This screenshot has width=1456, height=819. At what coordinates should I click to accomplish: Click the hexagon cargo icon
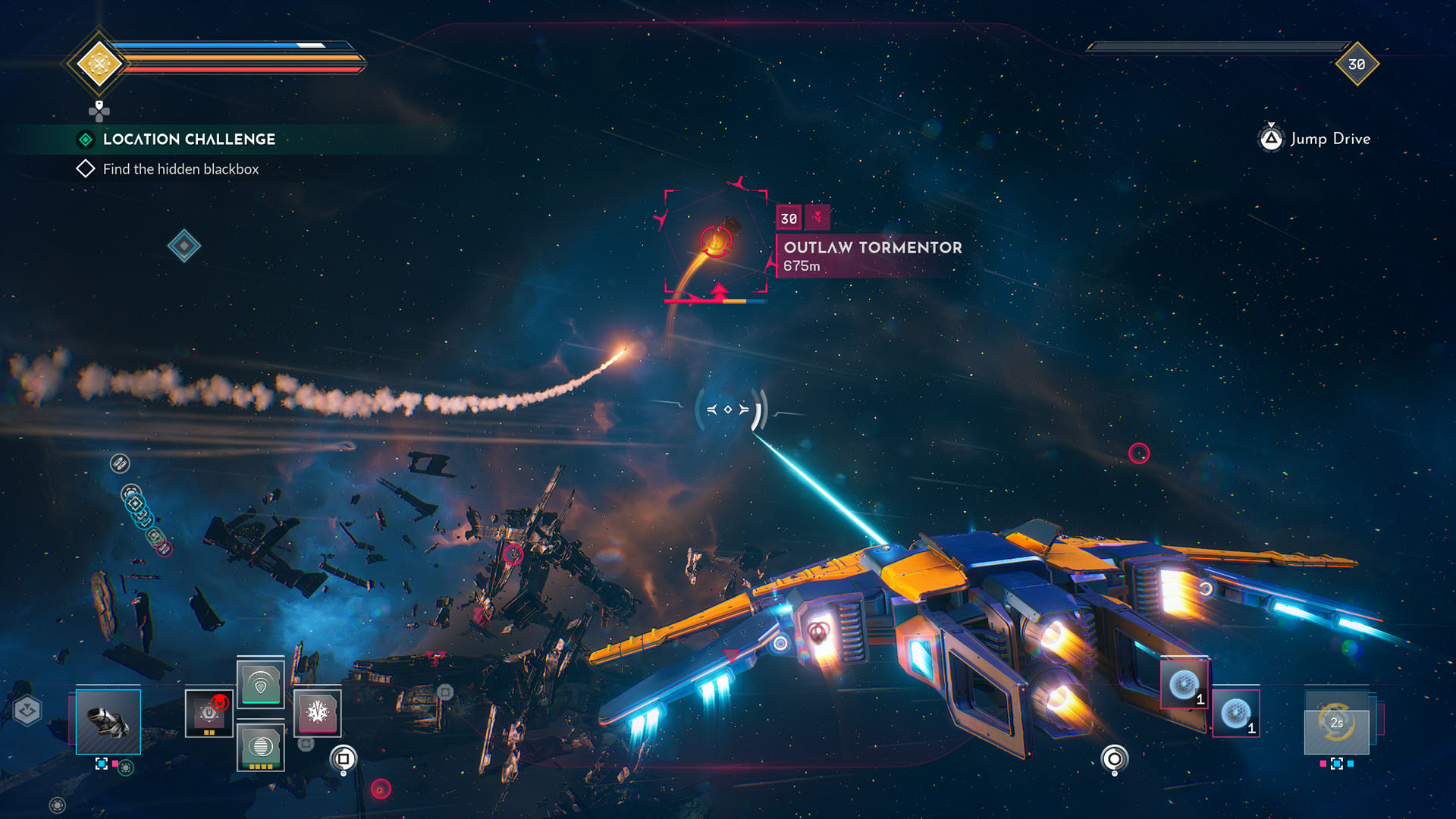28,711
